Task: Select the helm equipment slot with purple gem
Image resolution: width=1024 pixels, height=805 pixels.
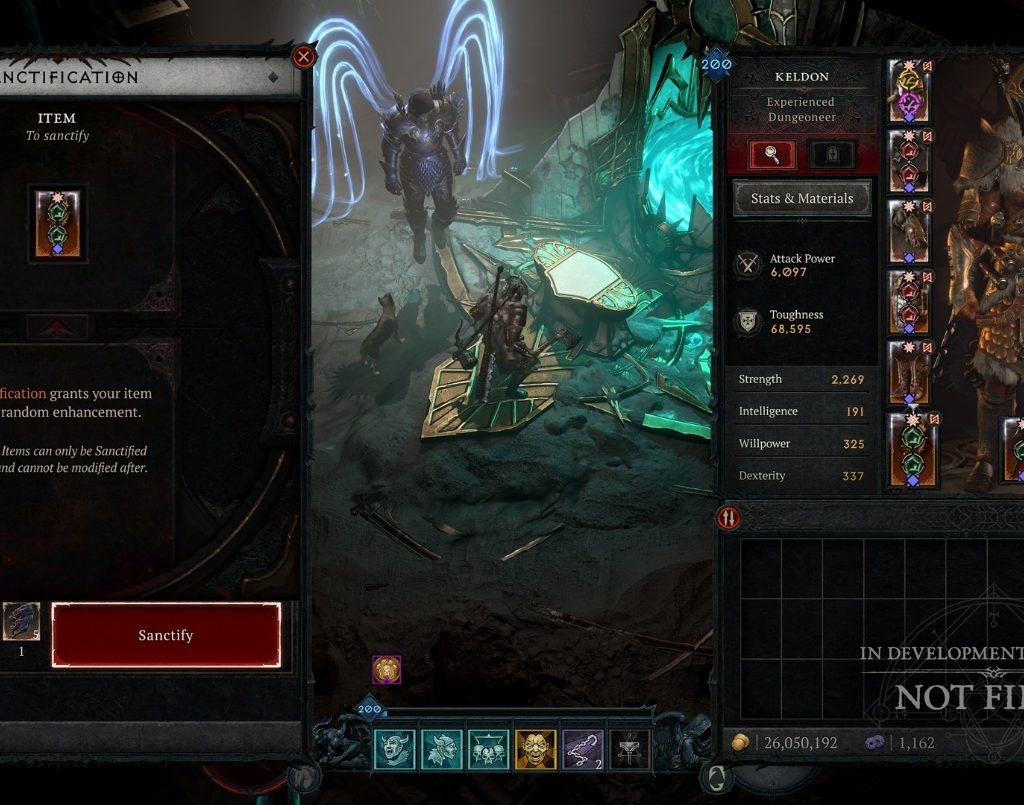Action: pyautogui.click(x=910, y=89)
